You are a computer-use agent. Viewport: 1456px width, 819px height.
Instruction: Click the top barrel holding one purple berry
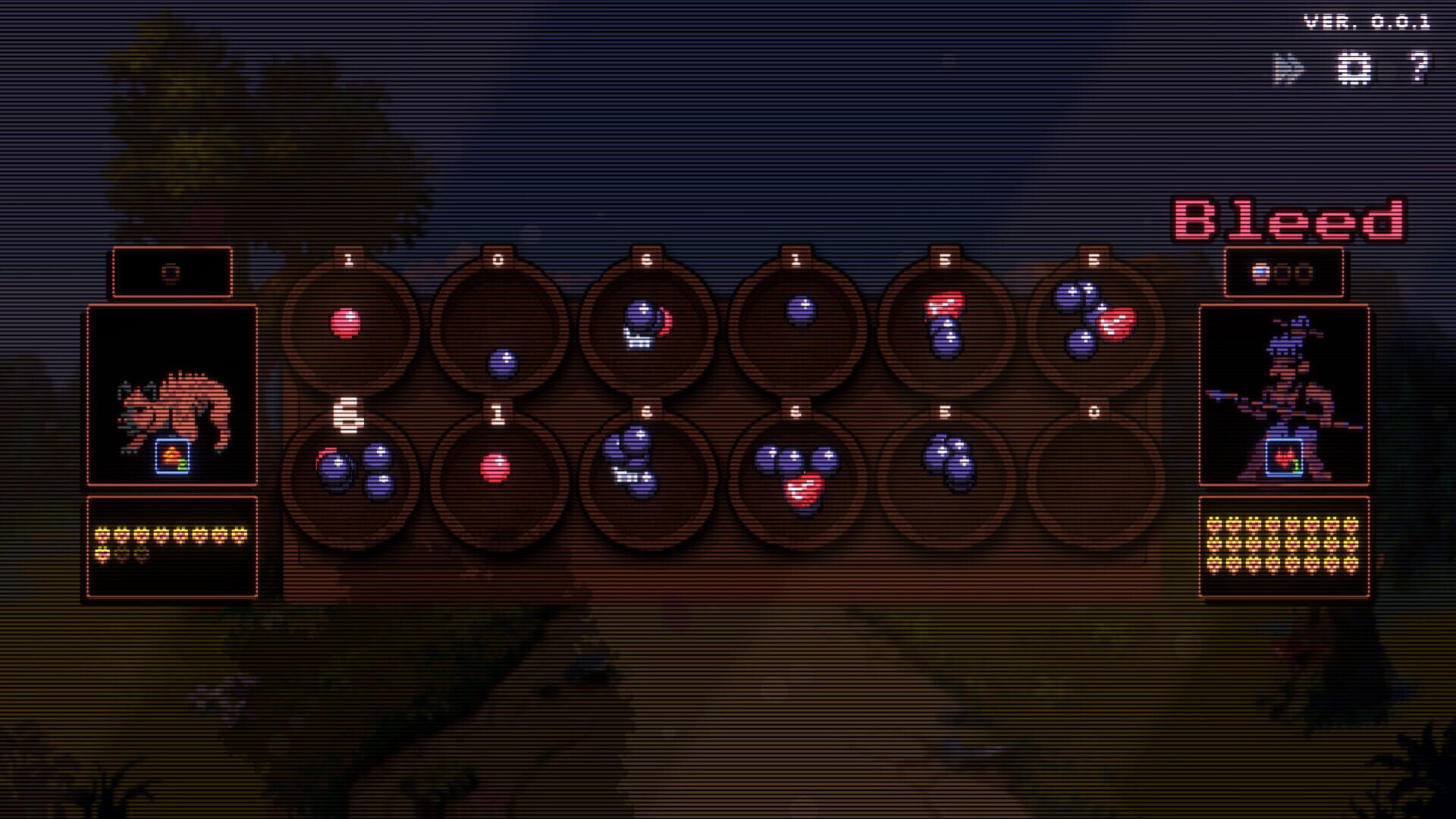coord(796,318)
